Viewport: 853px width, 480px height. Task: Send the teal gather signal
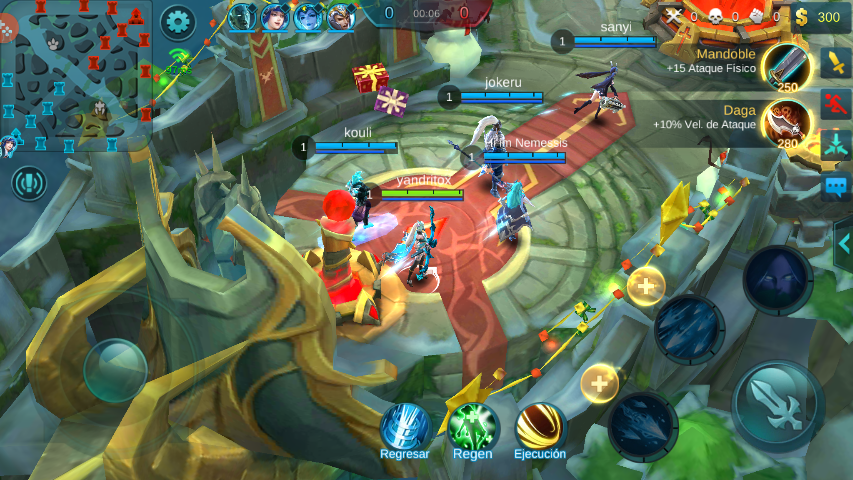[x=836, y=145]
